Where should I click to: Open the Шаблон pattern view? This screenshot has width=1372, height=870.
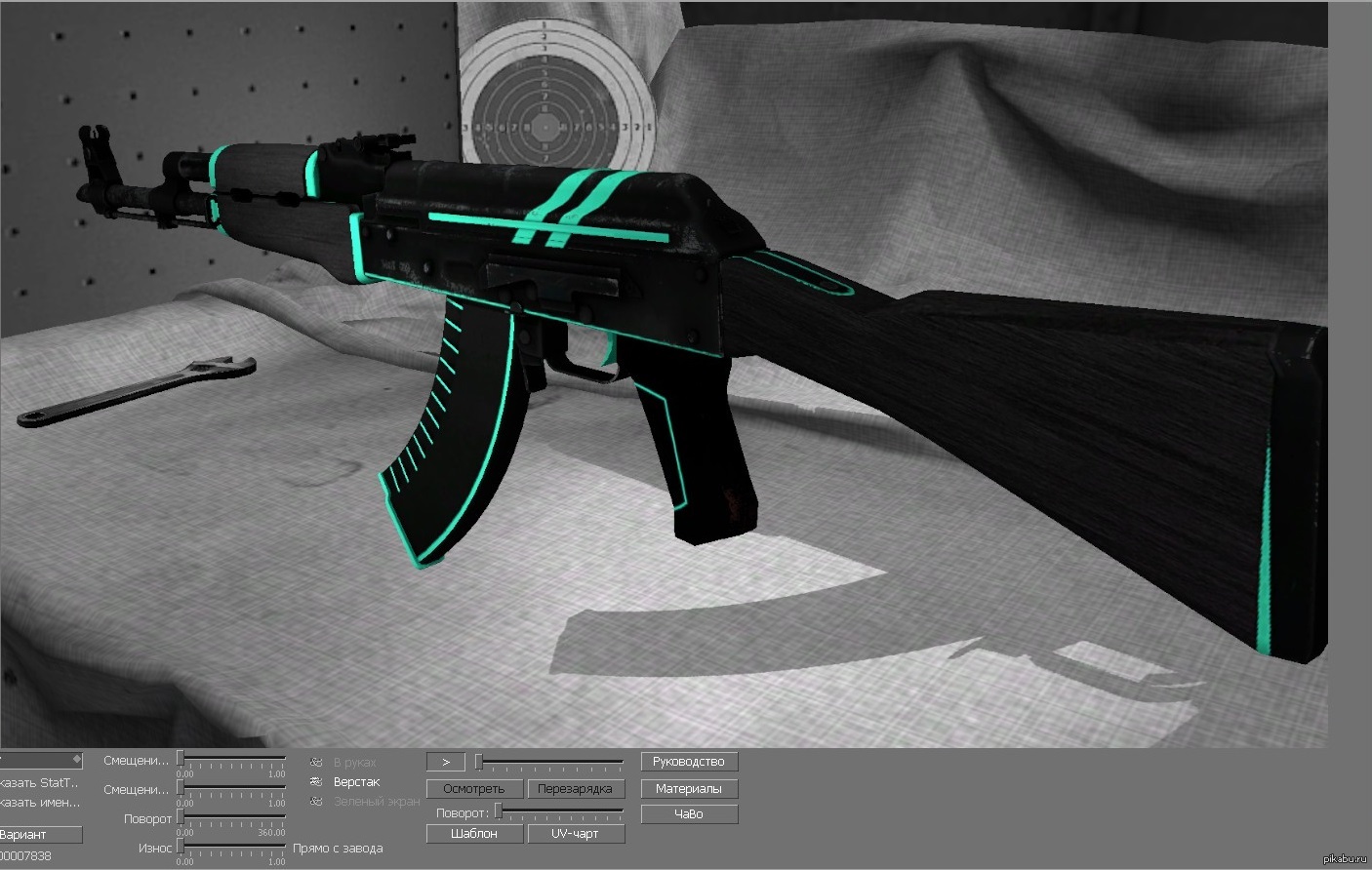[x=474, y=834]
